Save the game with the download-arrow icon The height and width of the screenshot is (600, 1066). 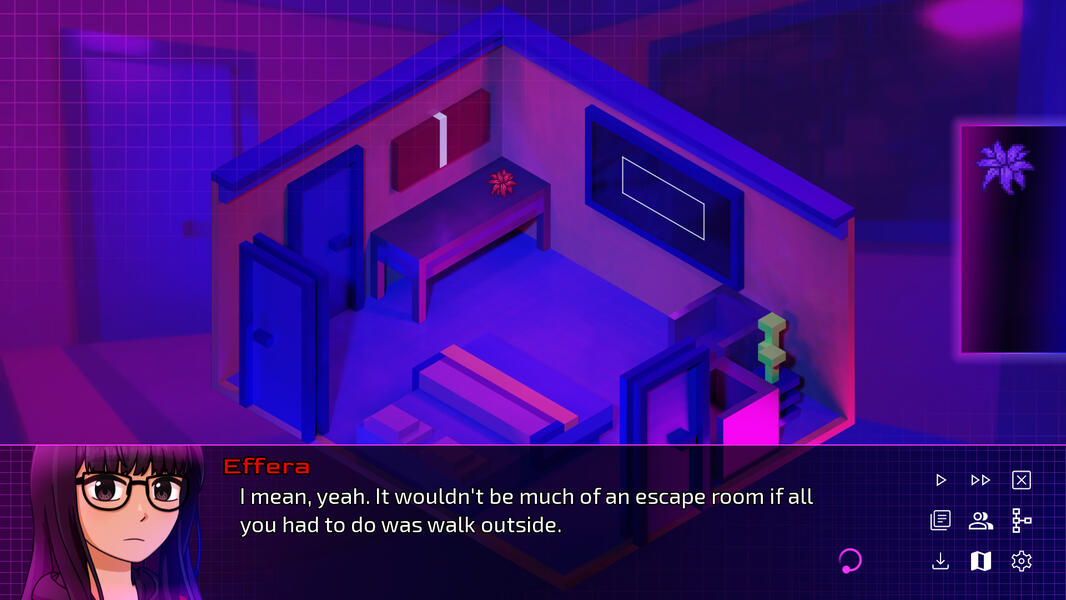point(940,561)
